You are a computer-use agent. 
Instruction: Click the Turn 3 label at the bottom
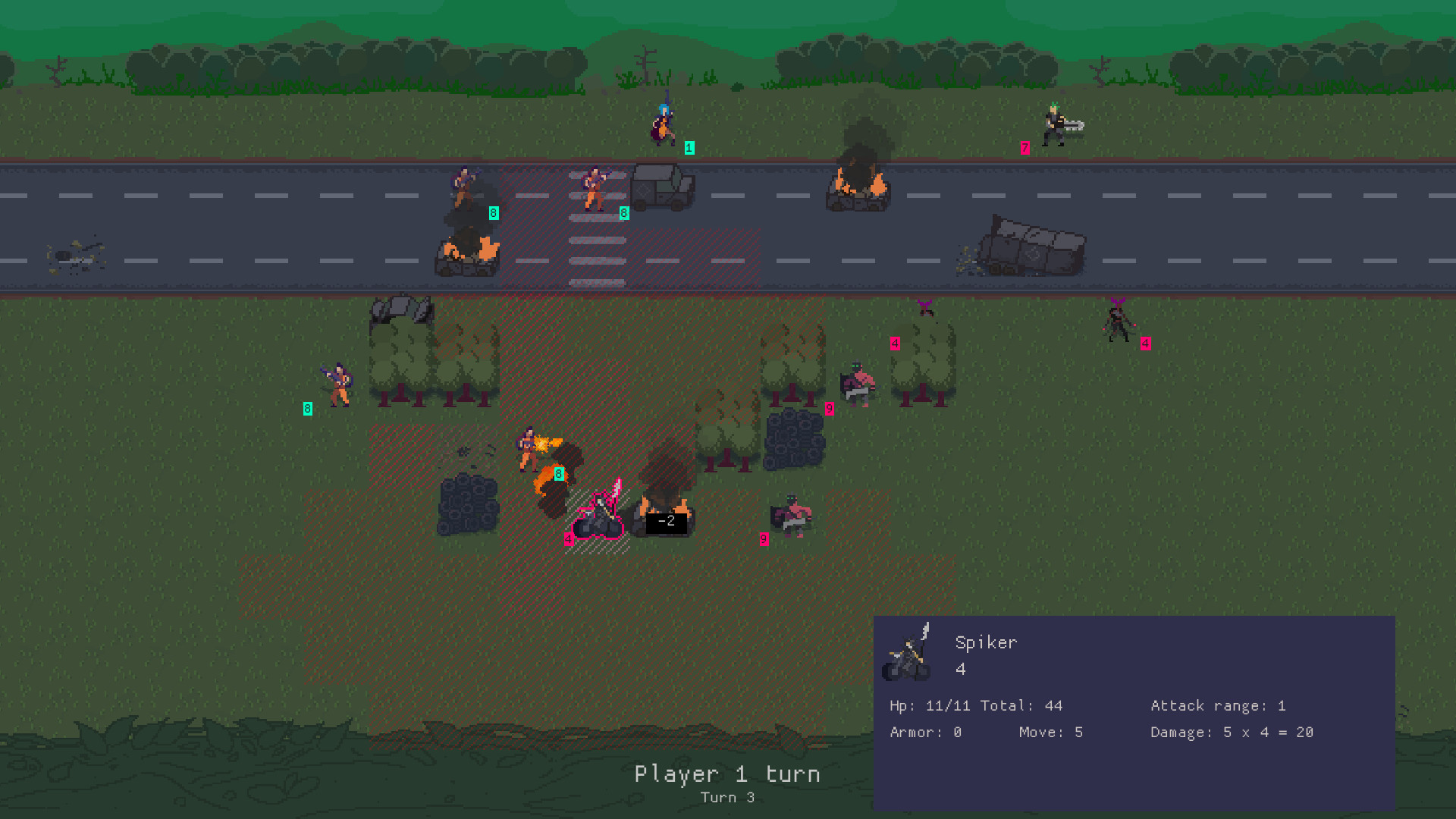click(727, 797)
